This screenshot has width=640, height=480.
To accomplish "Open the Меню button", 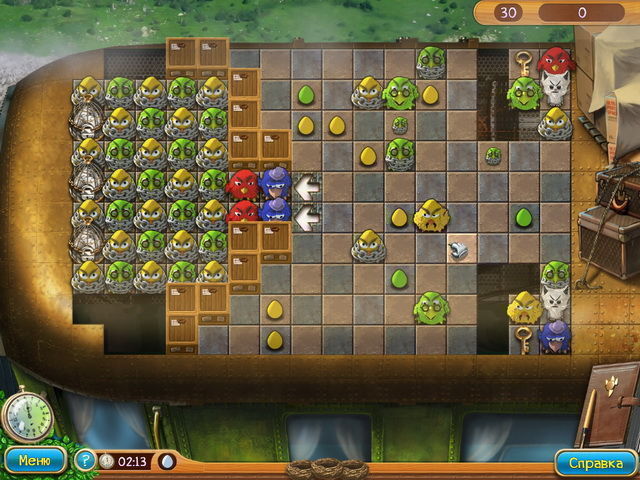I will click(x=34, y=461).
